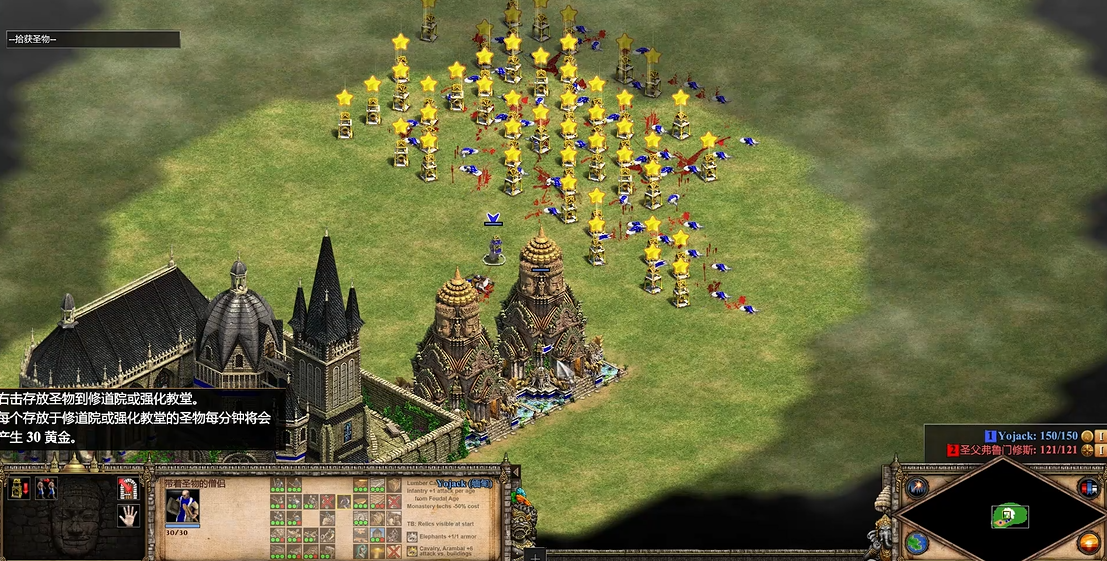Activate the red arch garrison command
Screen dimensions: 1107x561
(x=127, y=488)
